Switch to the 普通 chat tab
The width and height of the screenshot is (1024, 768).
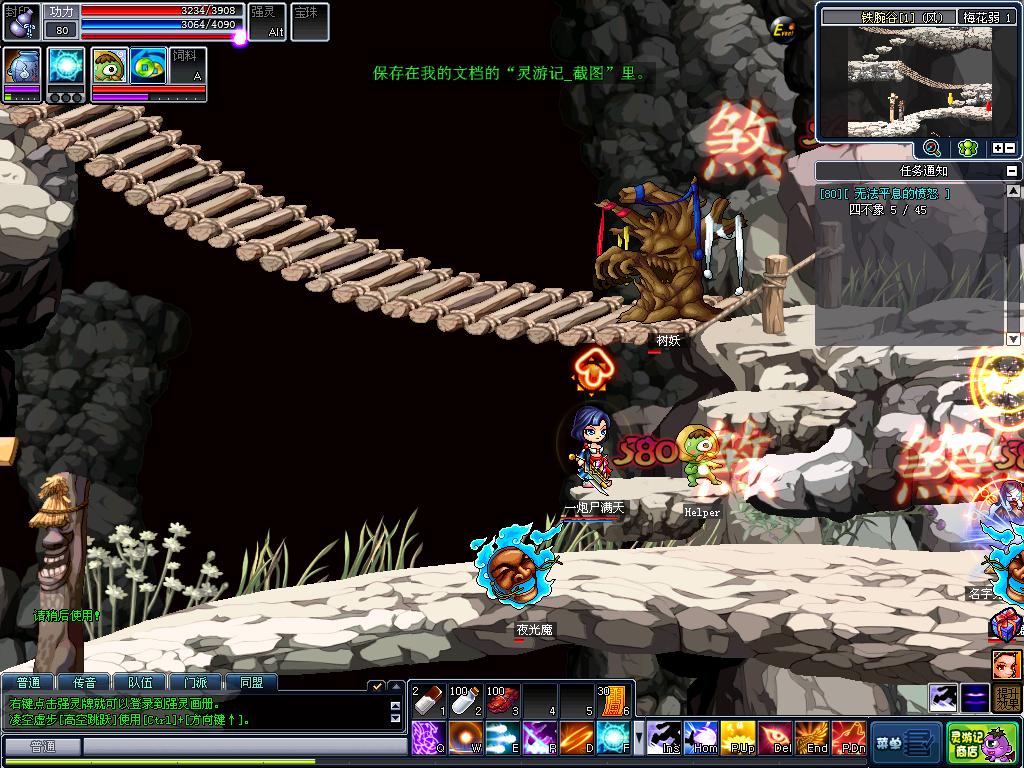pyautogui.click(x=28, y=683)
